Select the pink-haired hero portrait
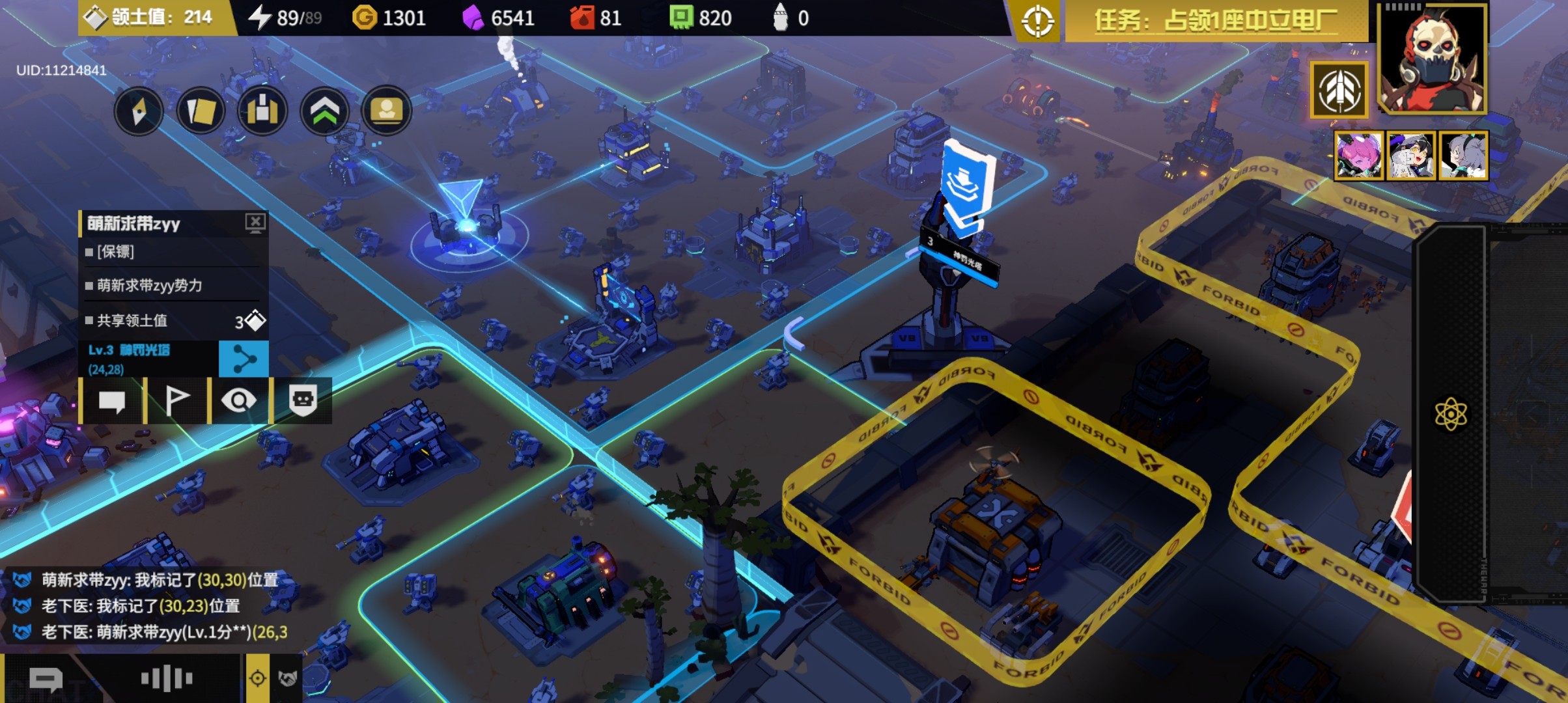Image resolution: width=1568 pixels, height=703 pixels. [1358, 156]
